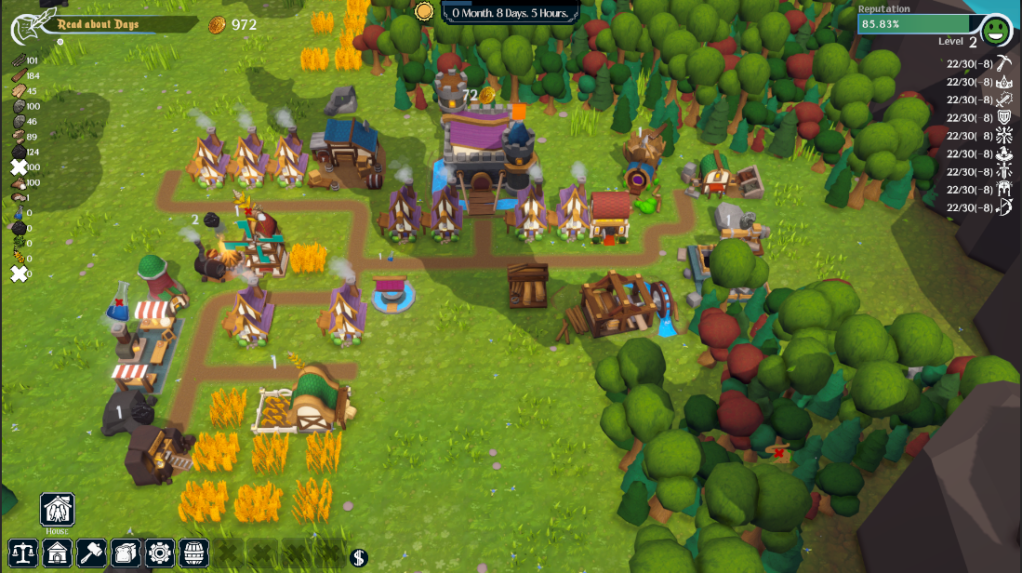Select the hammer building category

pyautogui.click(x=92, y=552)
